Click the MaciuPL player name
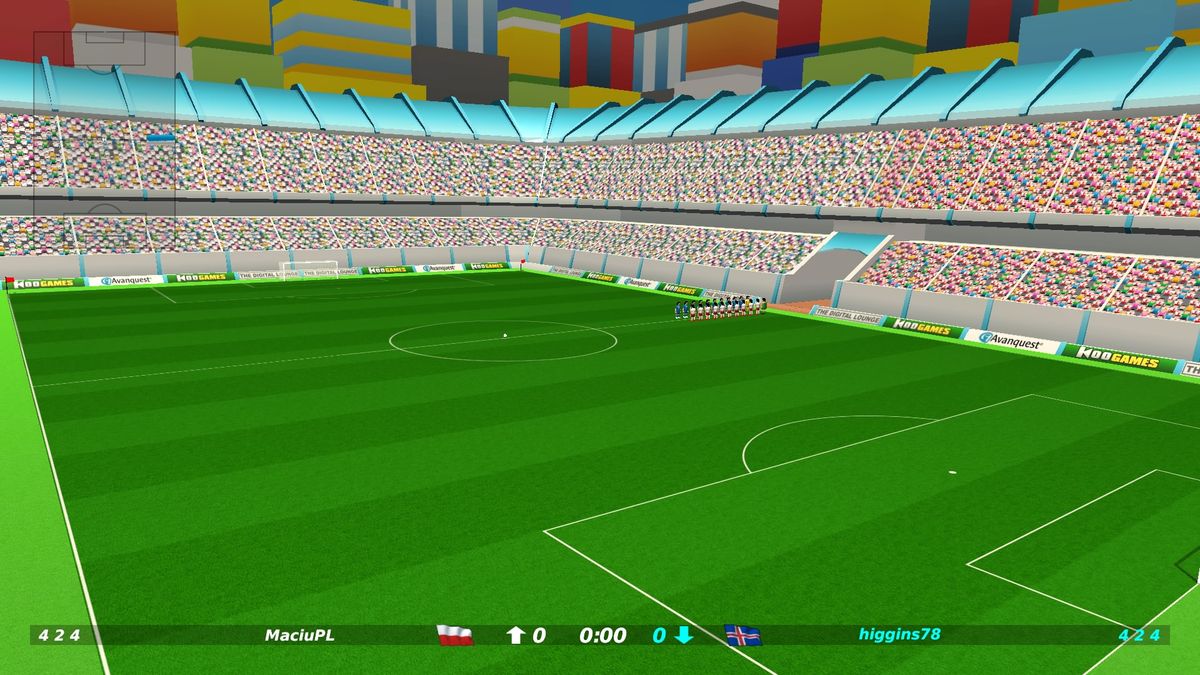 (x=300, y=635)
